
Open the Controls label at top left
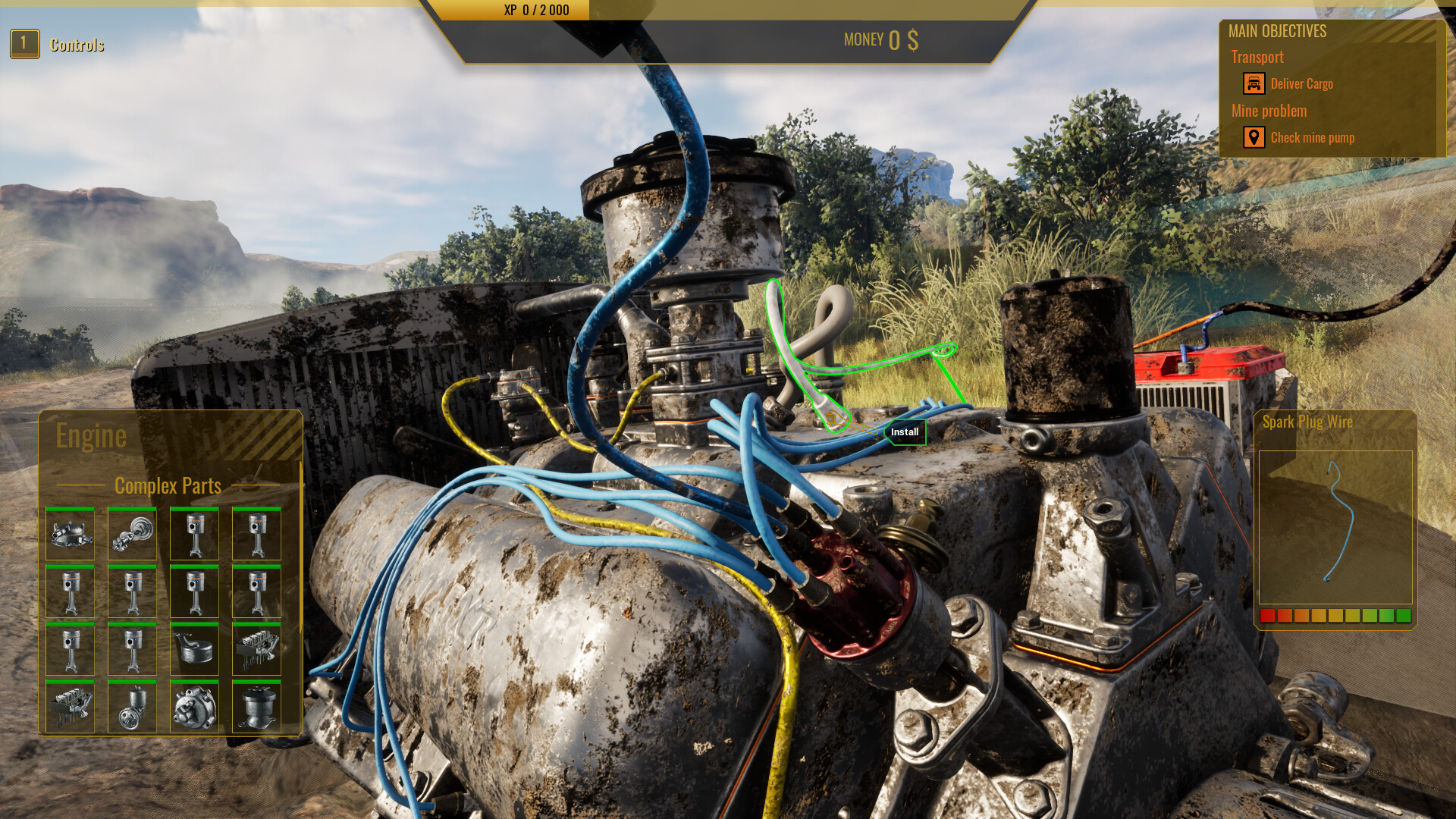click(x=77, y=44)
